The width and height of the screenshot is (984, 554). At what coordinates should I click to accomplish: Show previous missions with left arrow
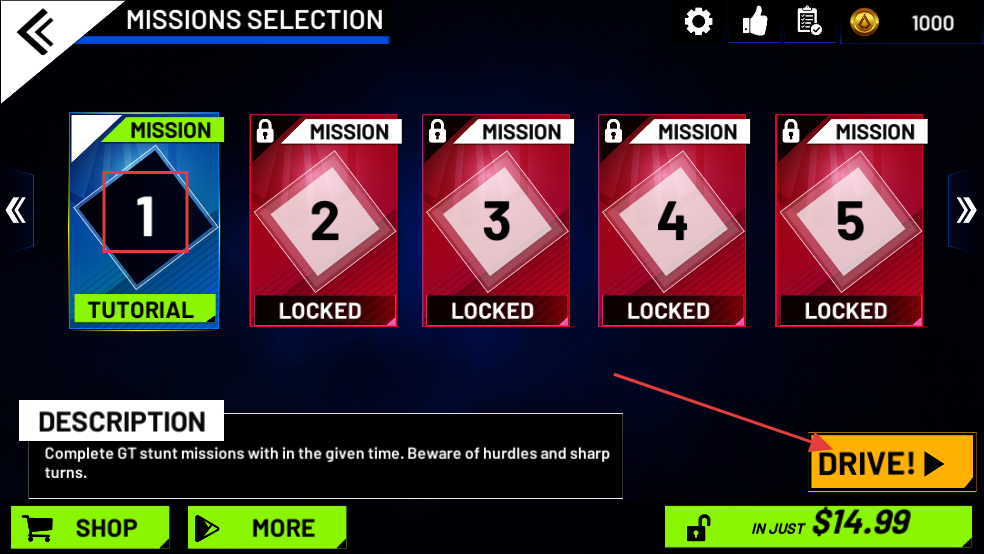pos(15,210)
